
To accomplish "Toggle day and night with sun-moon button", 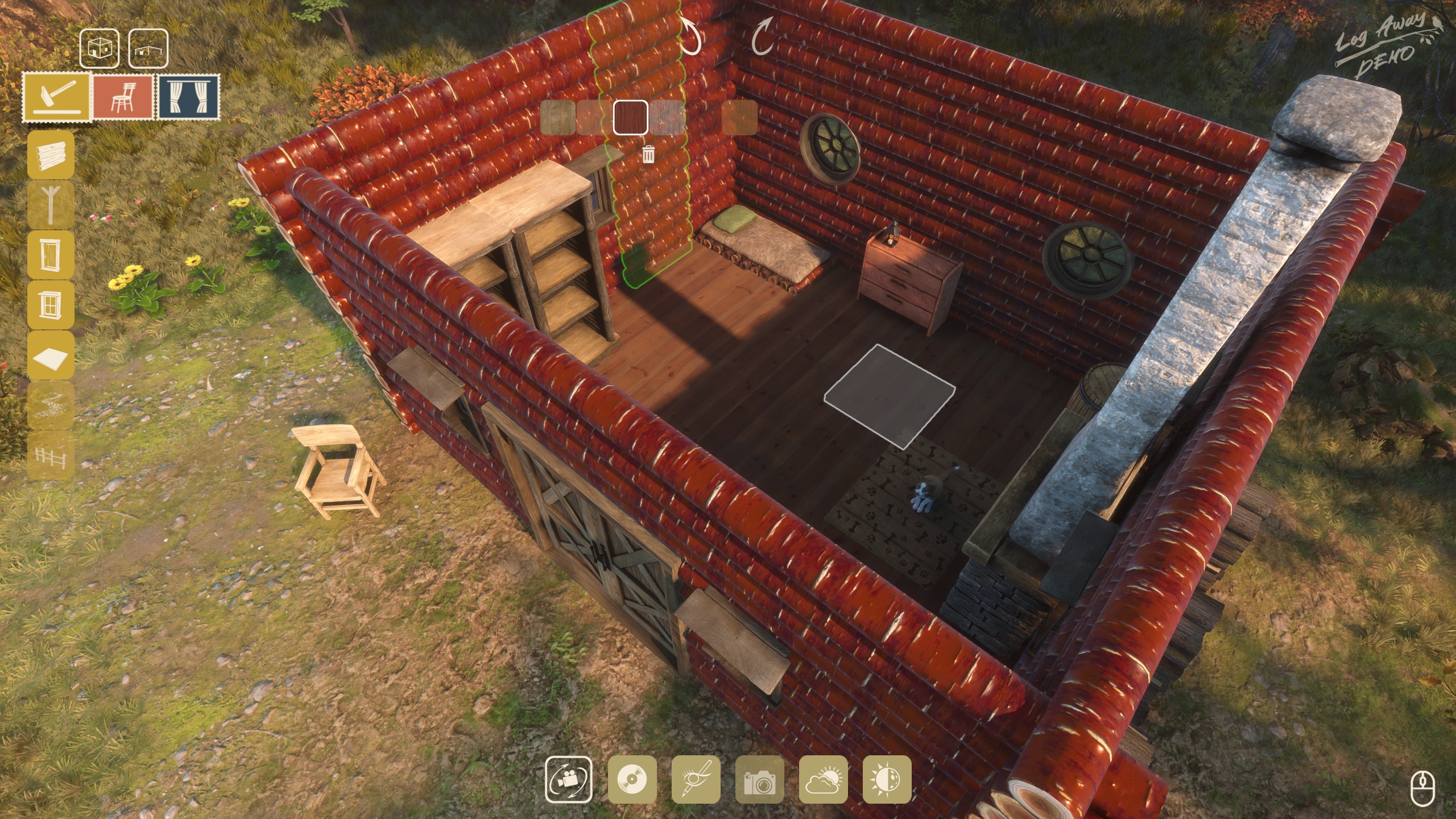I will coord(887,779).
